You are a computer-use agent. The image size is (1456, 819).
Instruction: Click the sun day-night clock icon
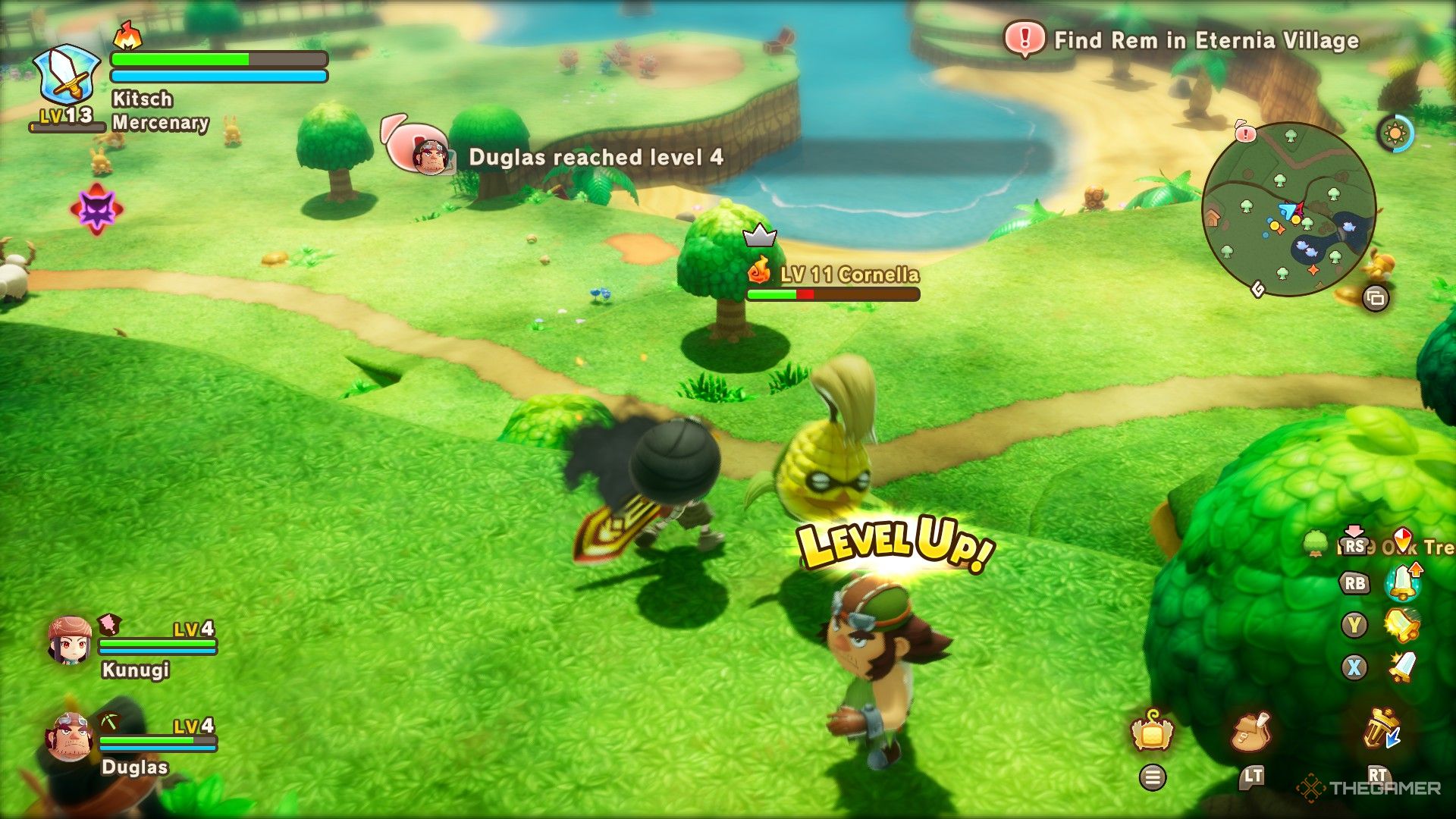pyautogui.click(x=1395, y=134)
